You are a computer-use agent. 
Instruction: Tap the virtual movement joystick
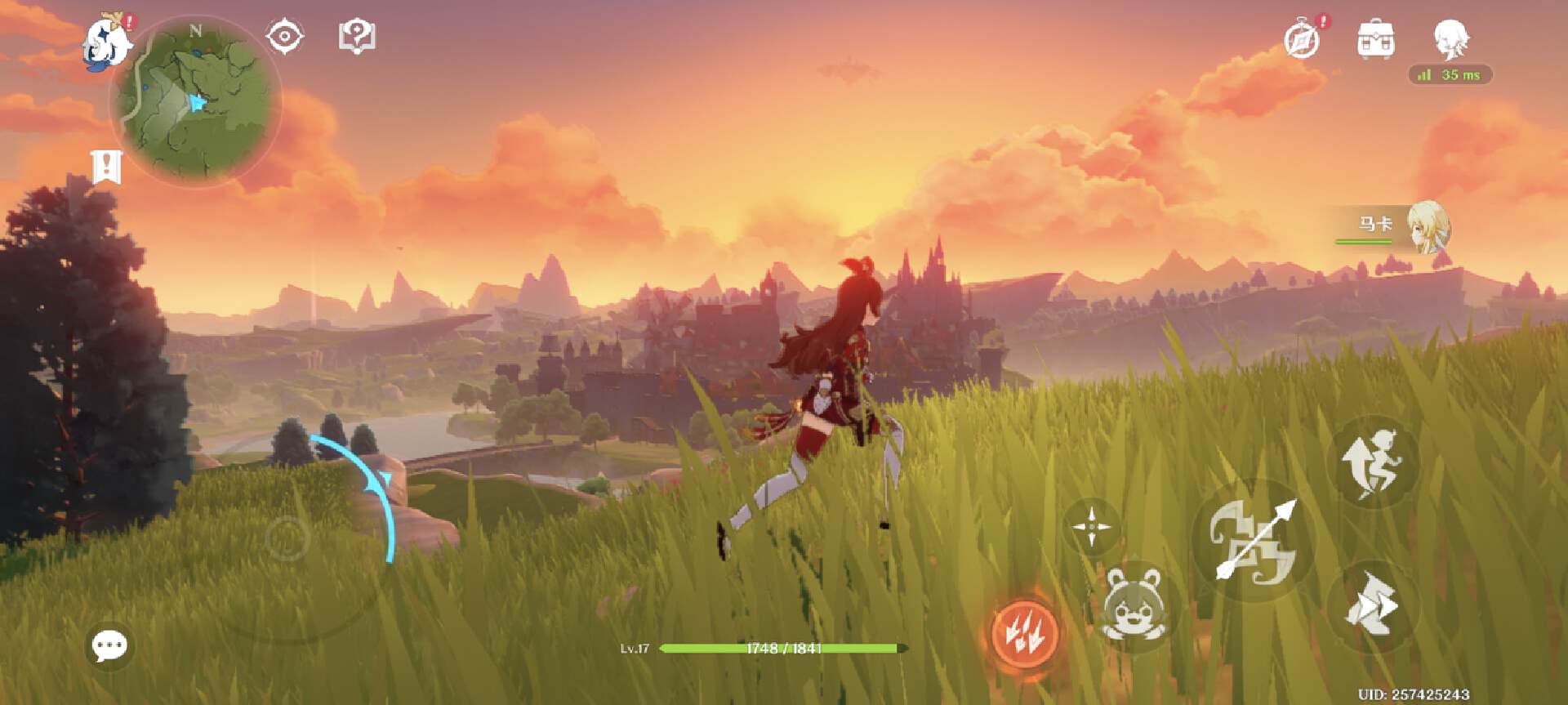coord(287,538)
